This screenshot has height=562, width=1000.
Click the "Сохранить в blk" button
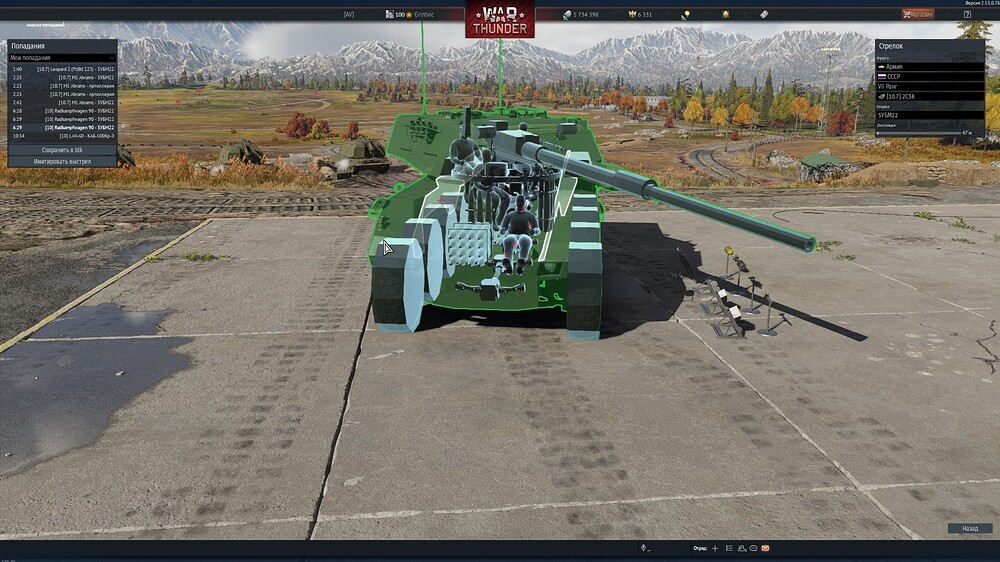point(62,150)
